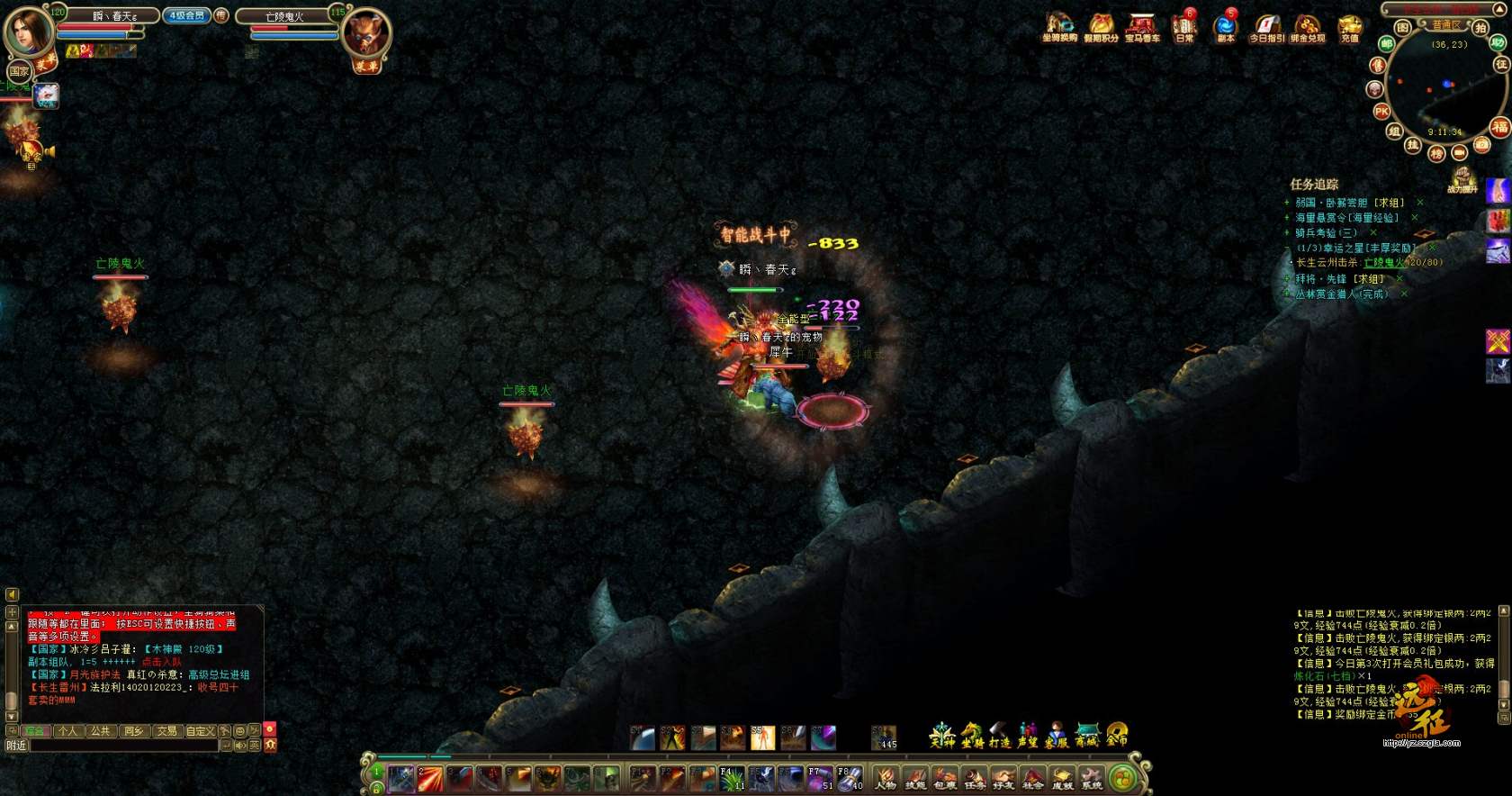
Task: Open the 系统 system menu
Action: [x=1092, y=778]
